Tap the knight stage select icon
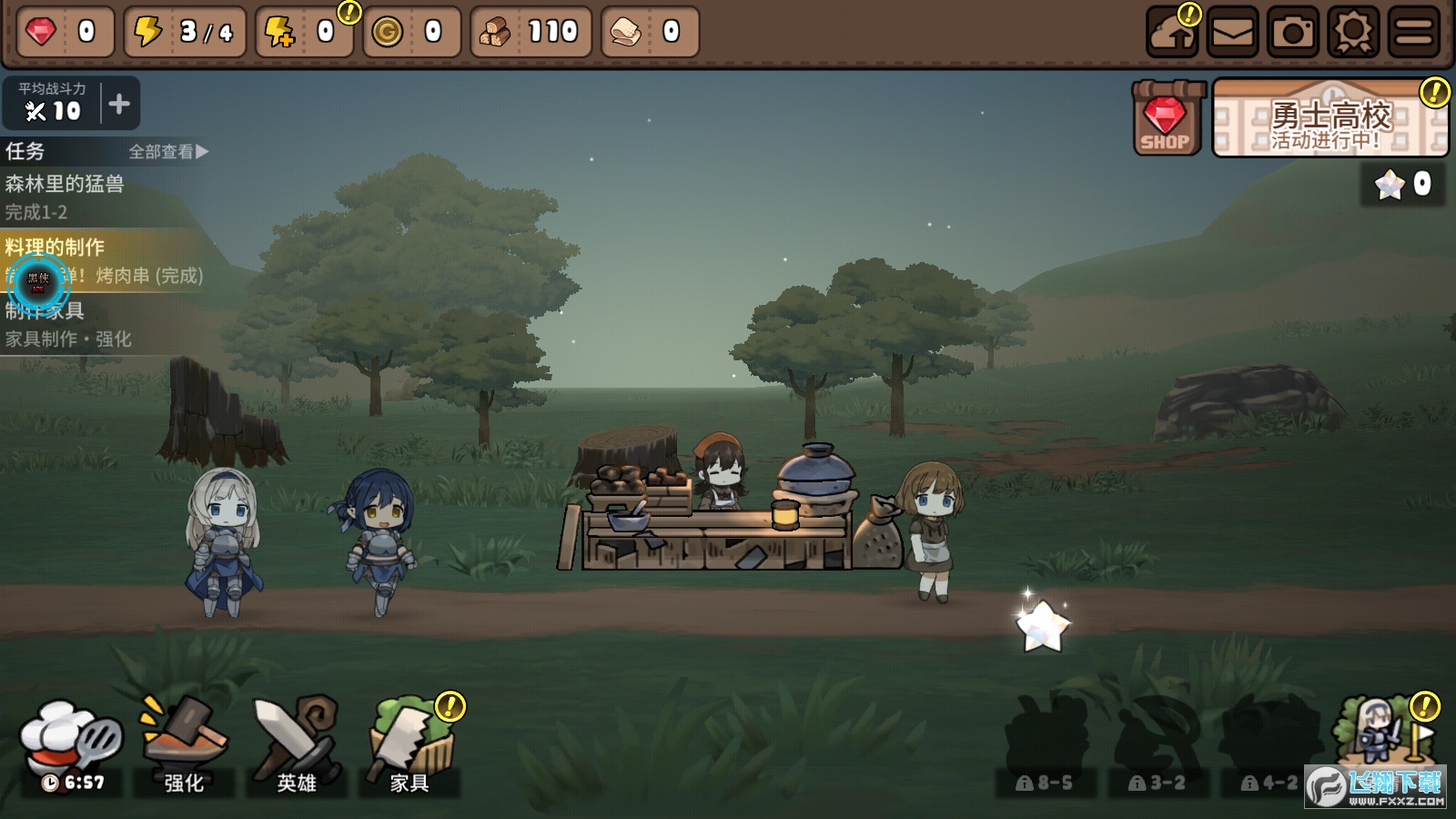 coord(1381,733)
